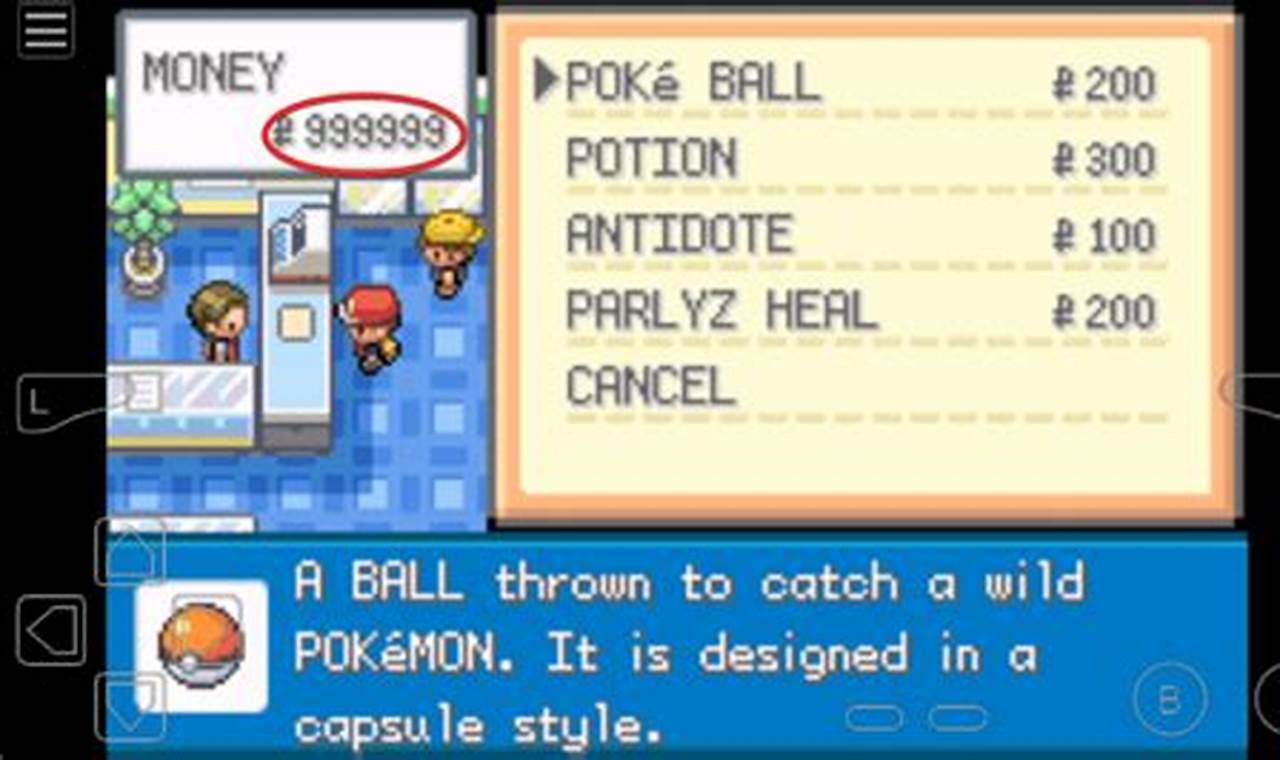Open the emulator hamburger menu
The image size is (1280, 760).
pyautogui.click(x=44, y=31)
